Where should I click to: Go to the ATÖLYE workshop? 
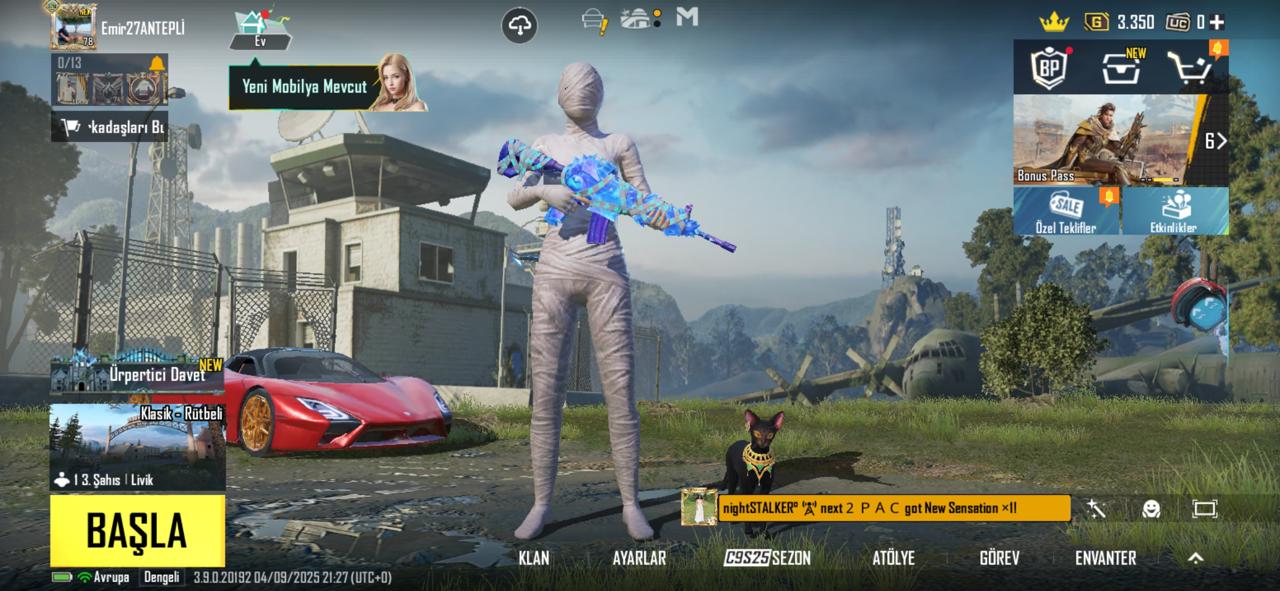[x=893, y=558]
